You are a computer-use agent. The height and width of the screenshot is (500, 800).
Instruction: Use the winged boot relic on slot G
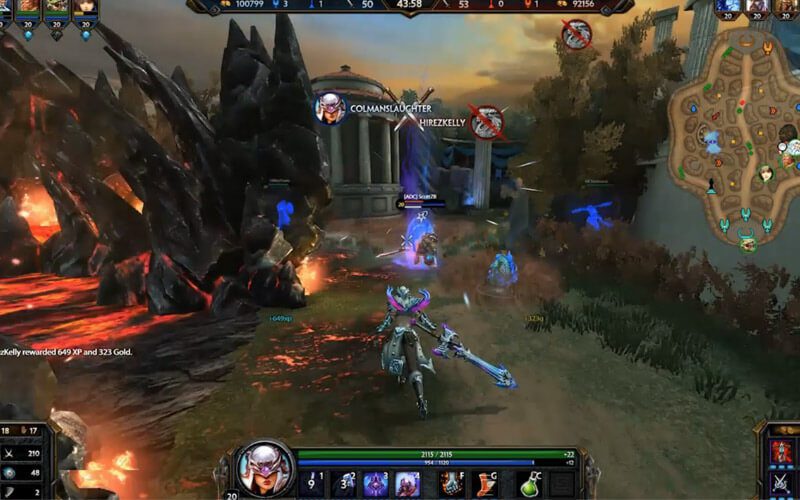tap(485, 484)
